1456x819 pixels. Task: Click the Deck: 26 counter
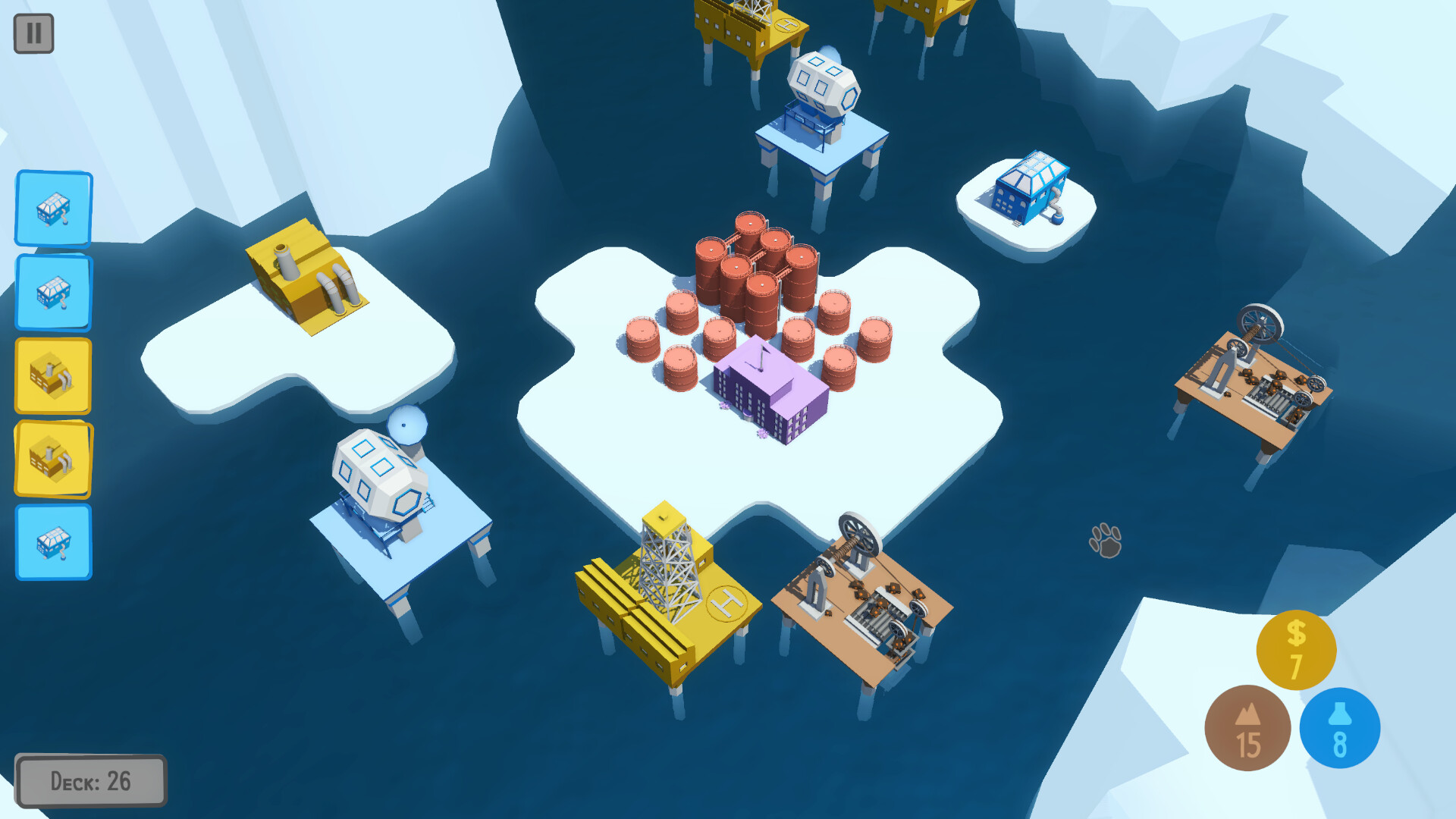pos(90,780)
